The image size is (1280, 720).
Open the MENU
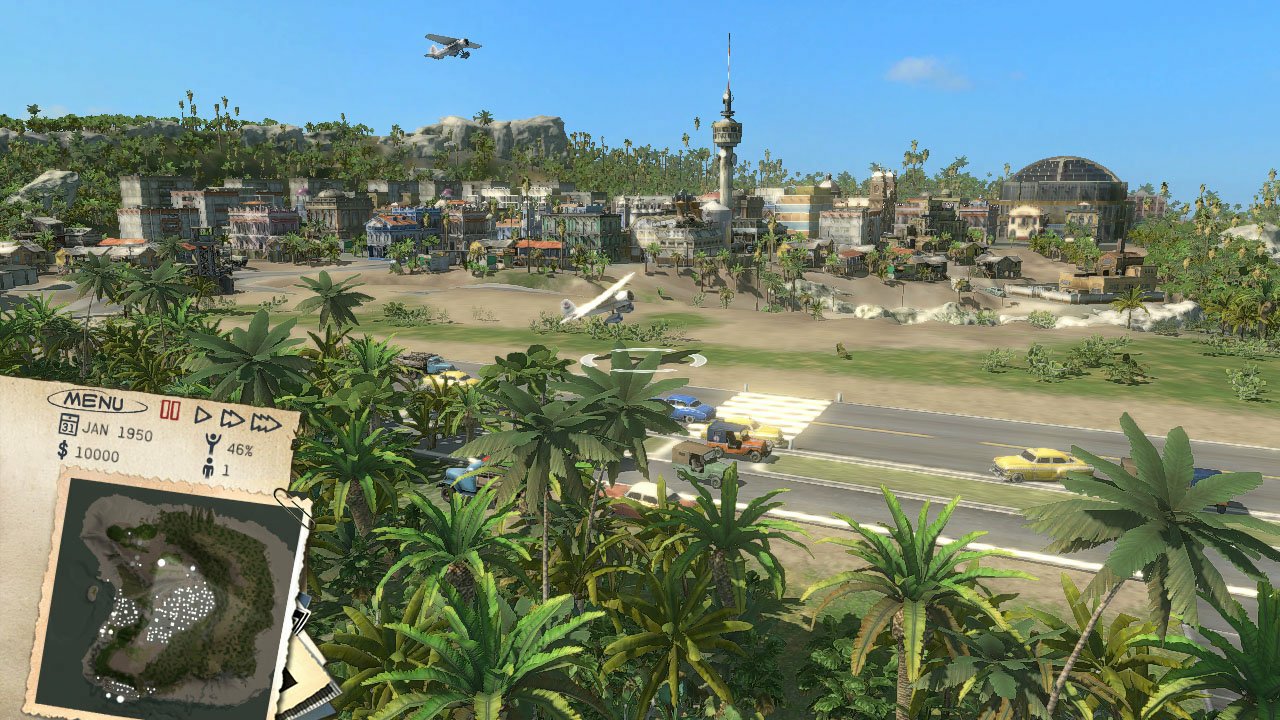pos(95,400)
